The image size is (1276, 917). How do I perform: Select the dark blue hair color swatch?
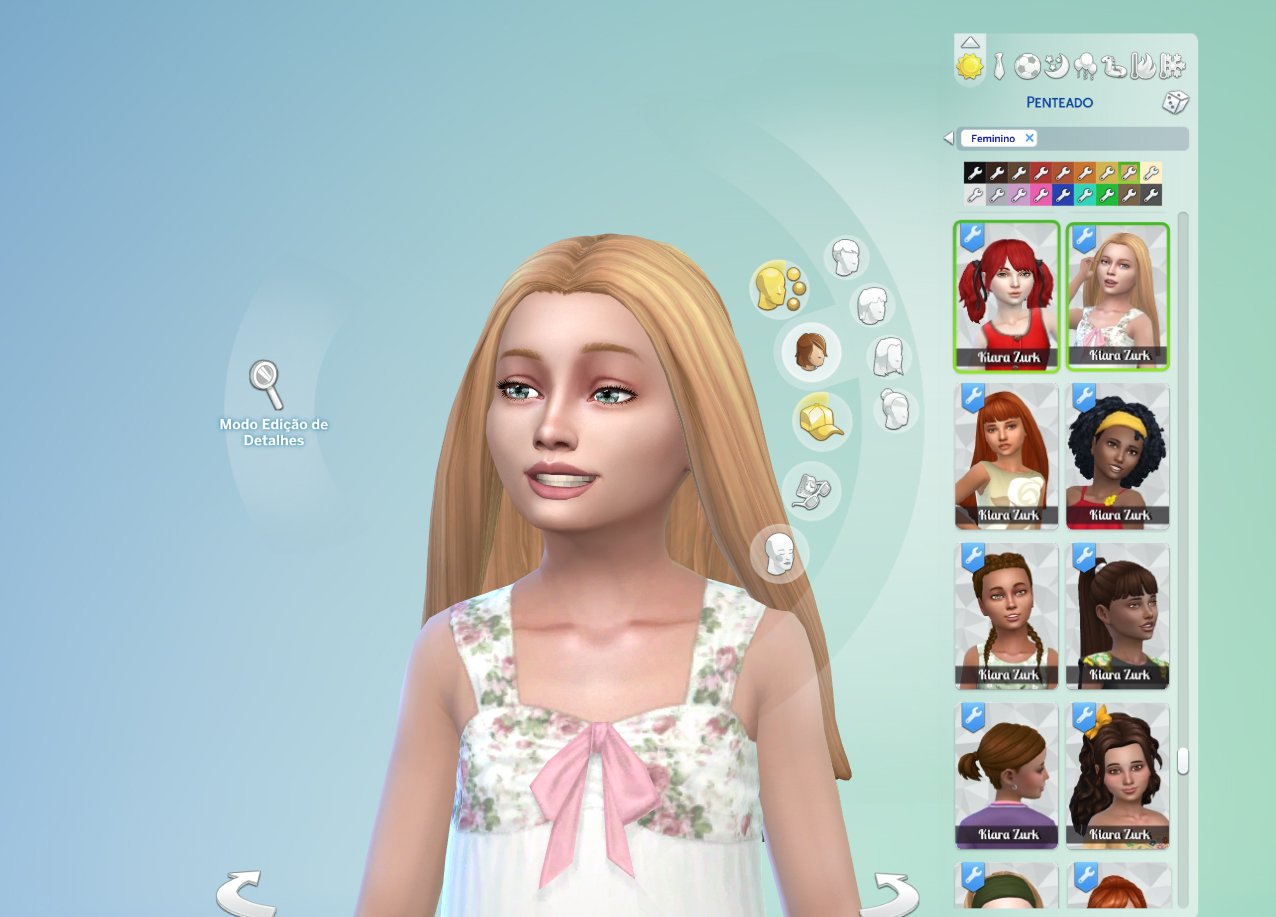[1063, 195]
